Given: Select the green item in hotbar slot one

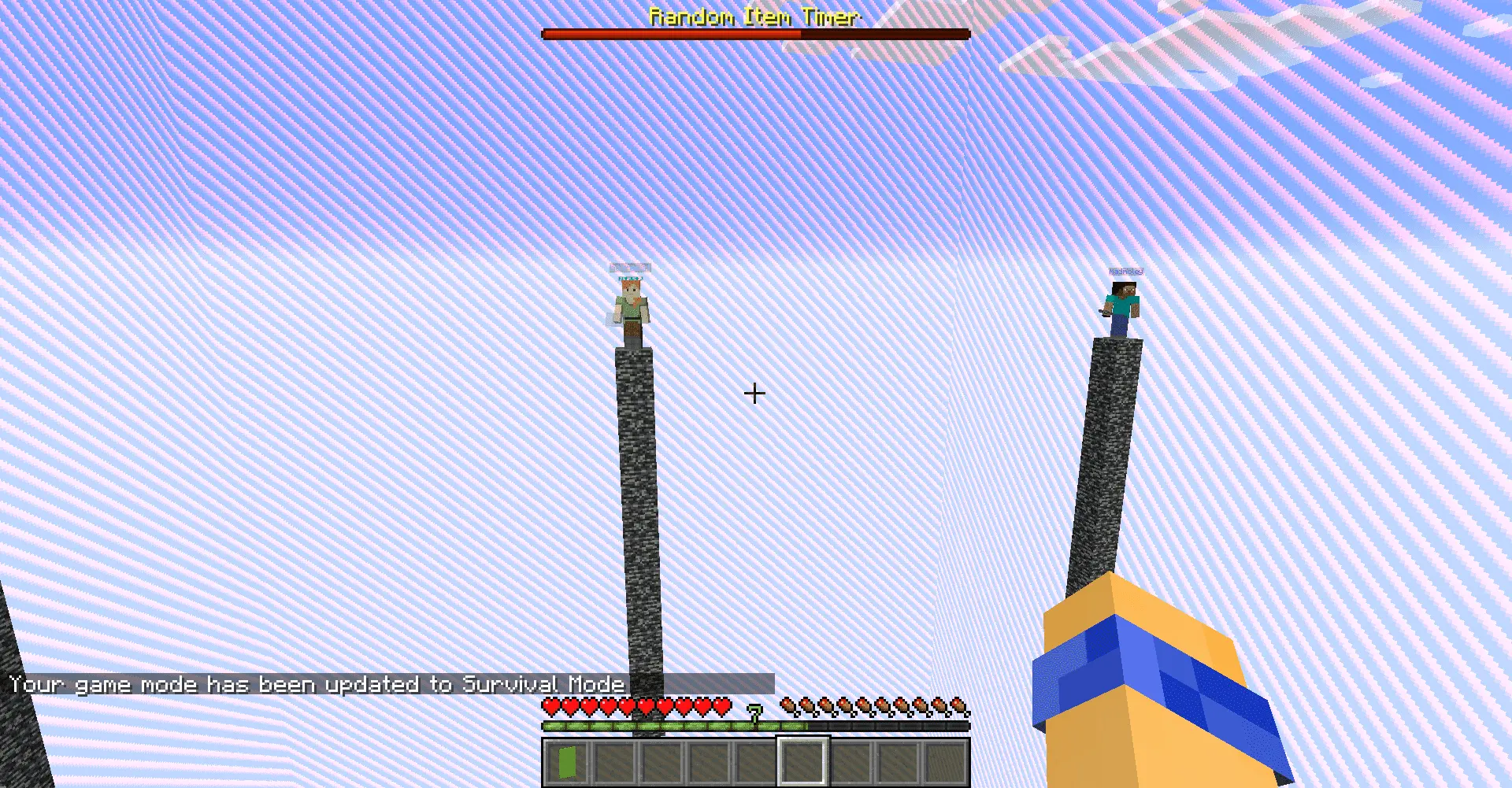Looking at the screenshot, I should coord(565,762).
